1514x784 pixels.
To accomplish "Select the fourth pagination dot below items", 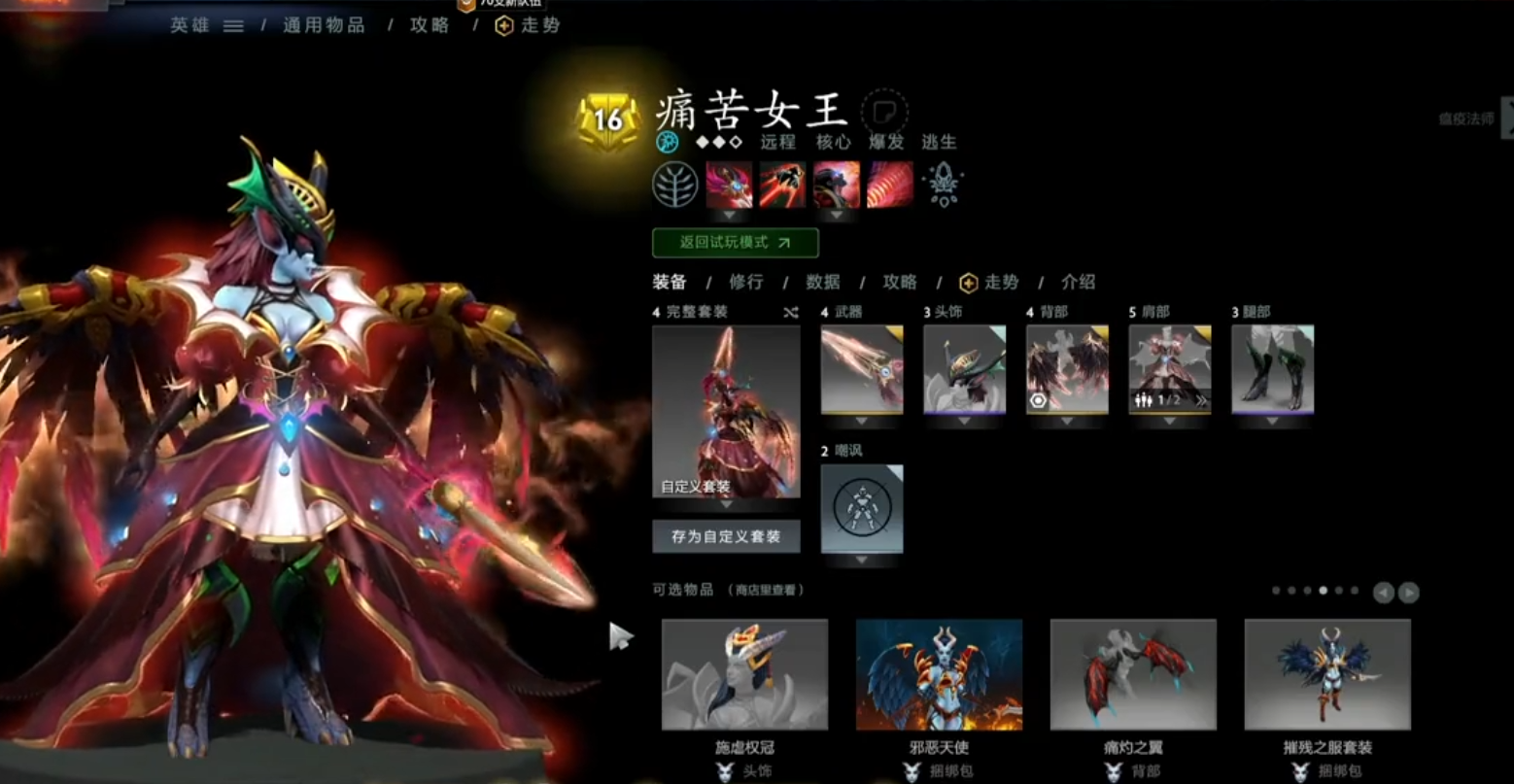I will 1323,590.
